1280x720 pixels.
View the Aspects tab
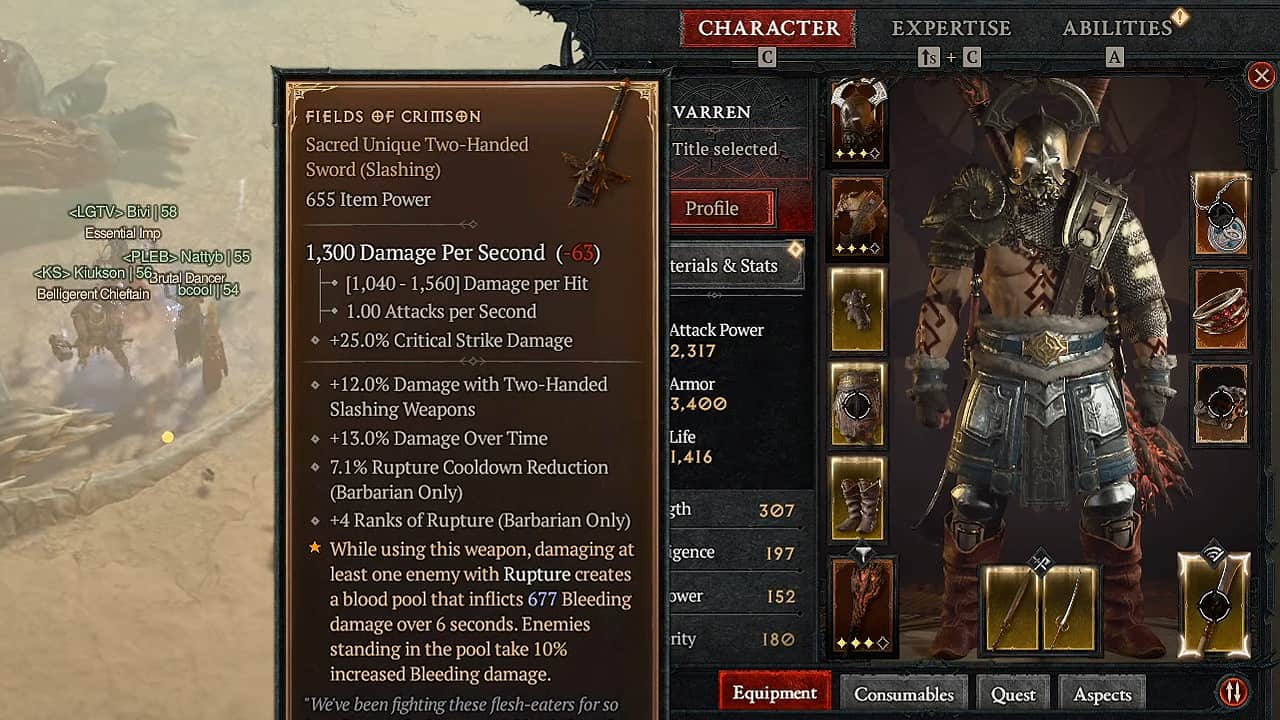(x=1102, y=692)
